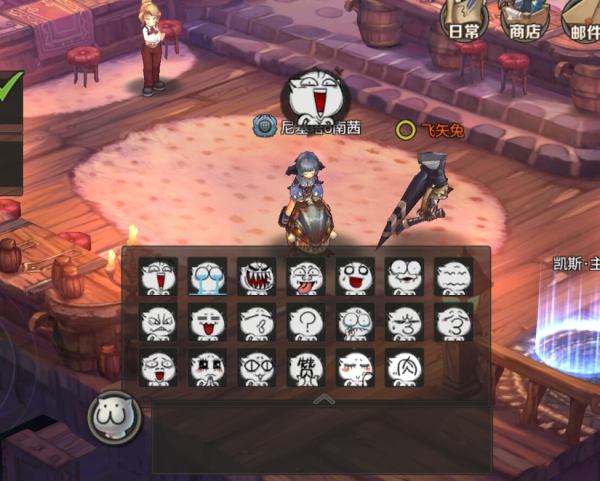600x481 pixels.
Task: Send the 赞 praise emoji
Action: tap(305, 367)
